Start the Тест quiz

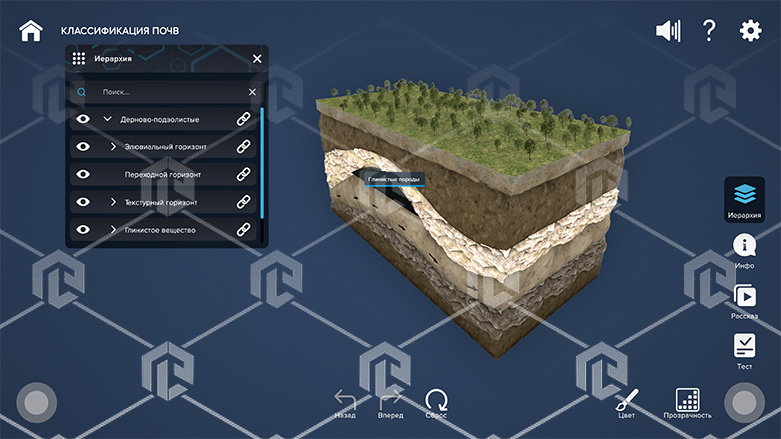pyautogui.click(x=744, y=349)
